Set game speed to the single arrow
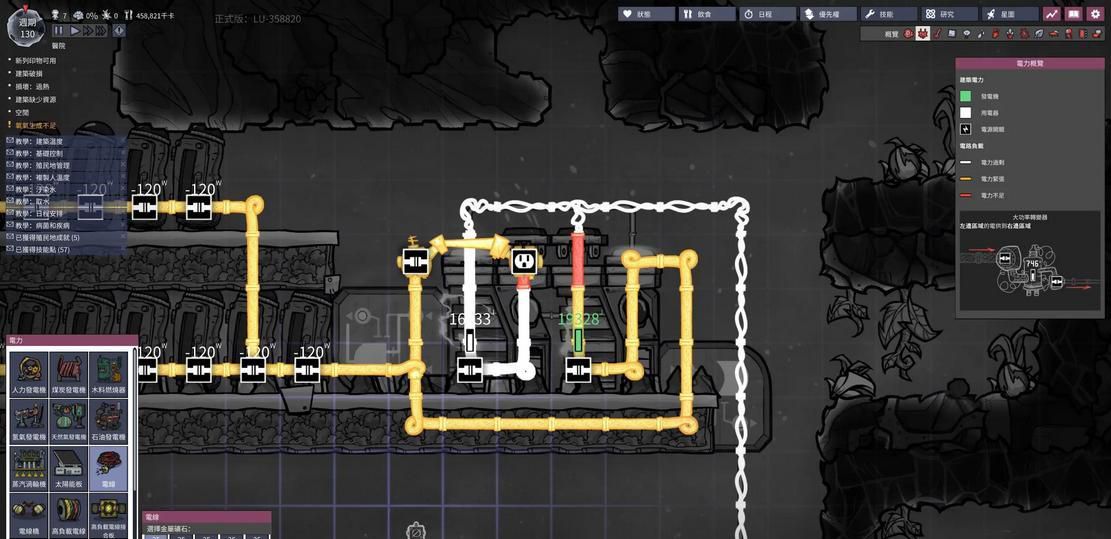1111x539 pixels. pyautogui.click(x=74, y=31)
